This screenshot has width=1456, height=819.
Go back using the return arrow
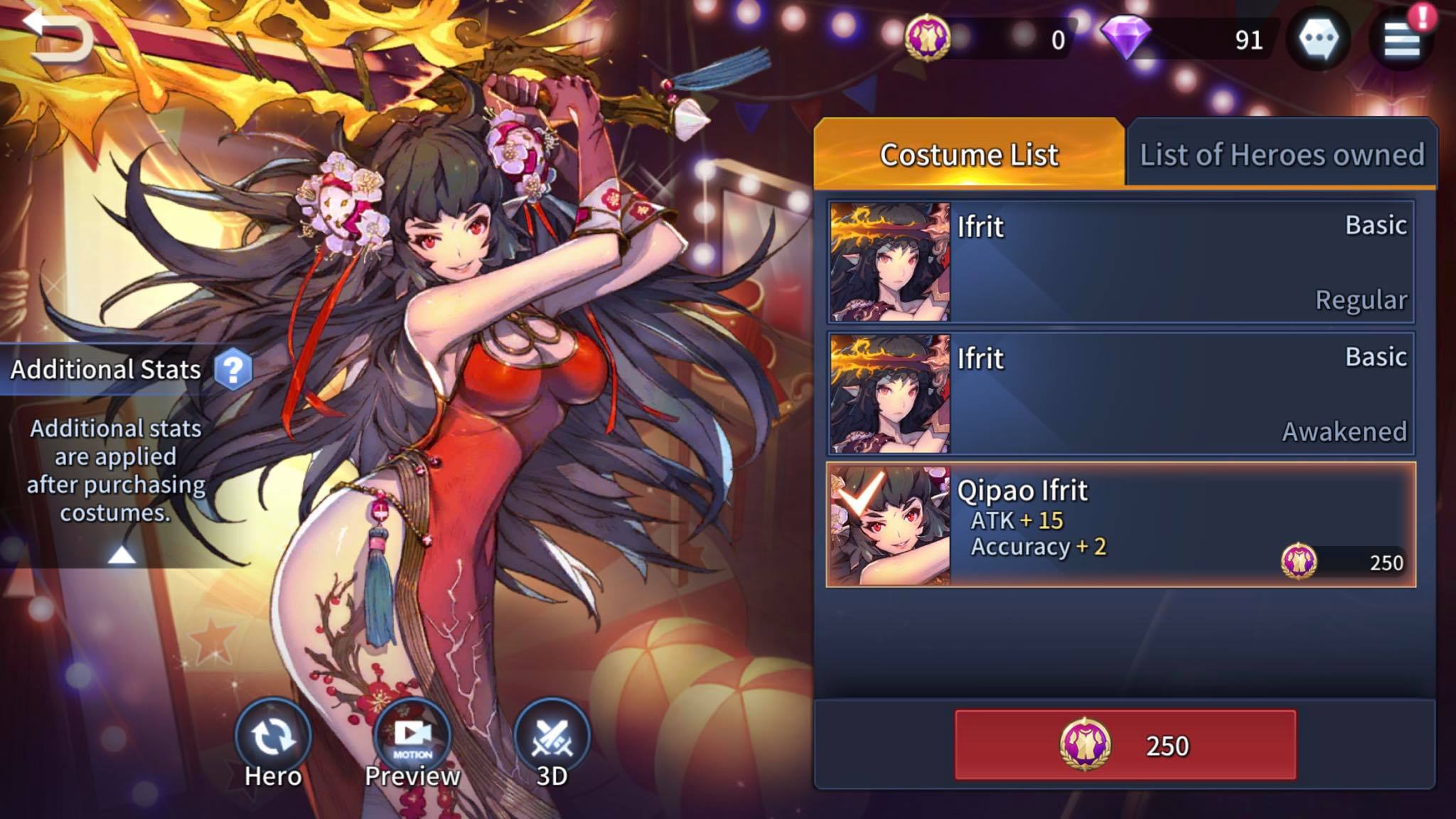(x=58, y=34)
